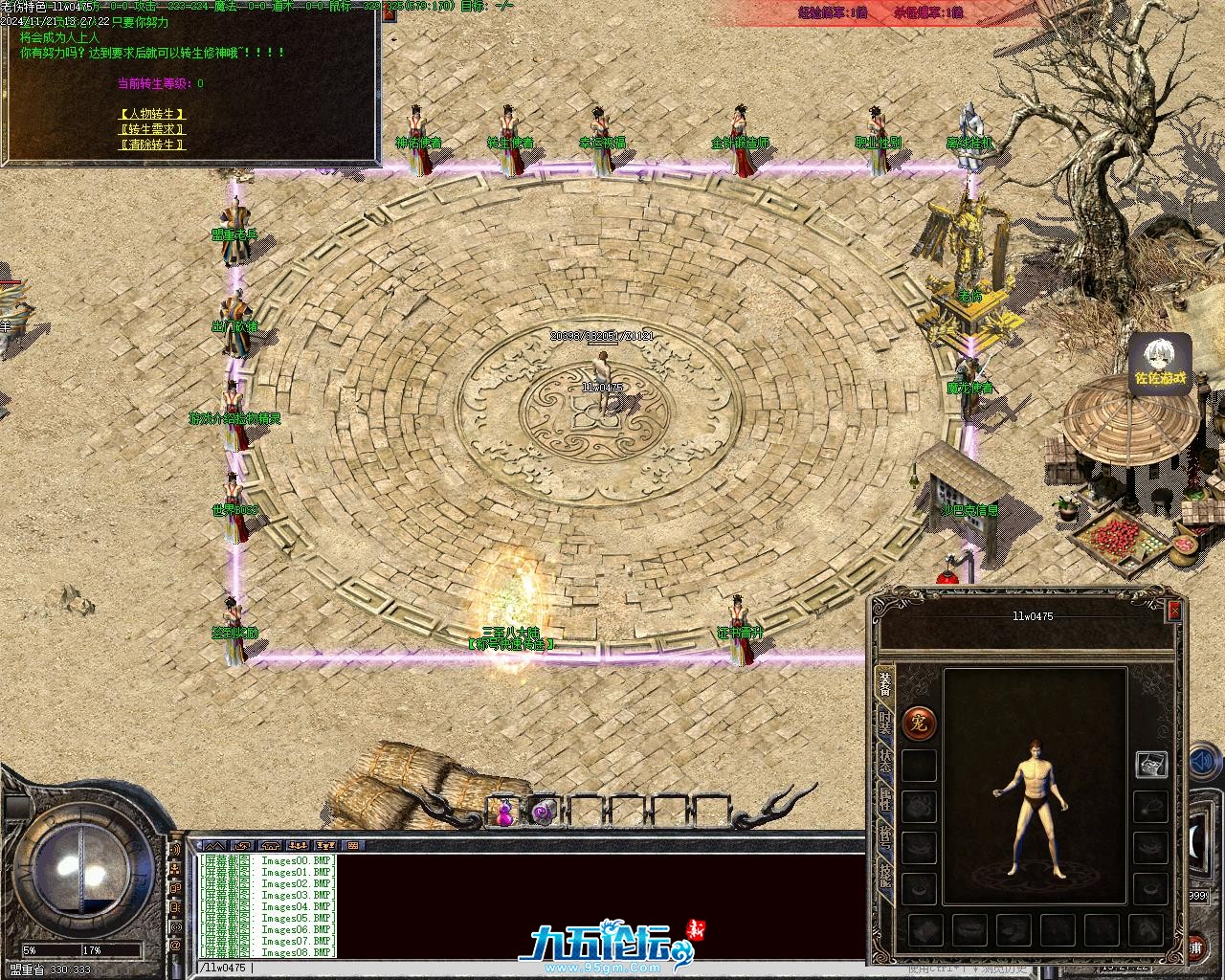The image size is (1225, 980).
Task: Open the 佐佐游戏 avatar overlay
Action: (x=1160, y=365)
